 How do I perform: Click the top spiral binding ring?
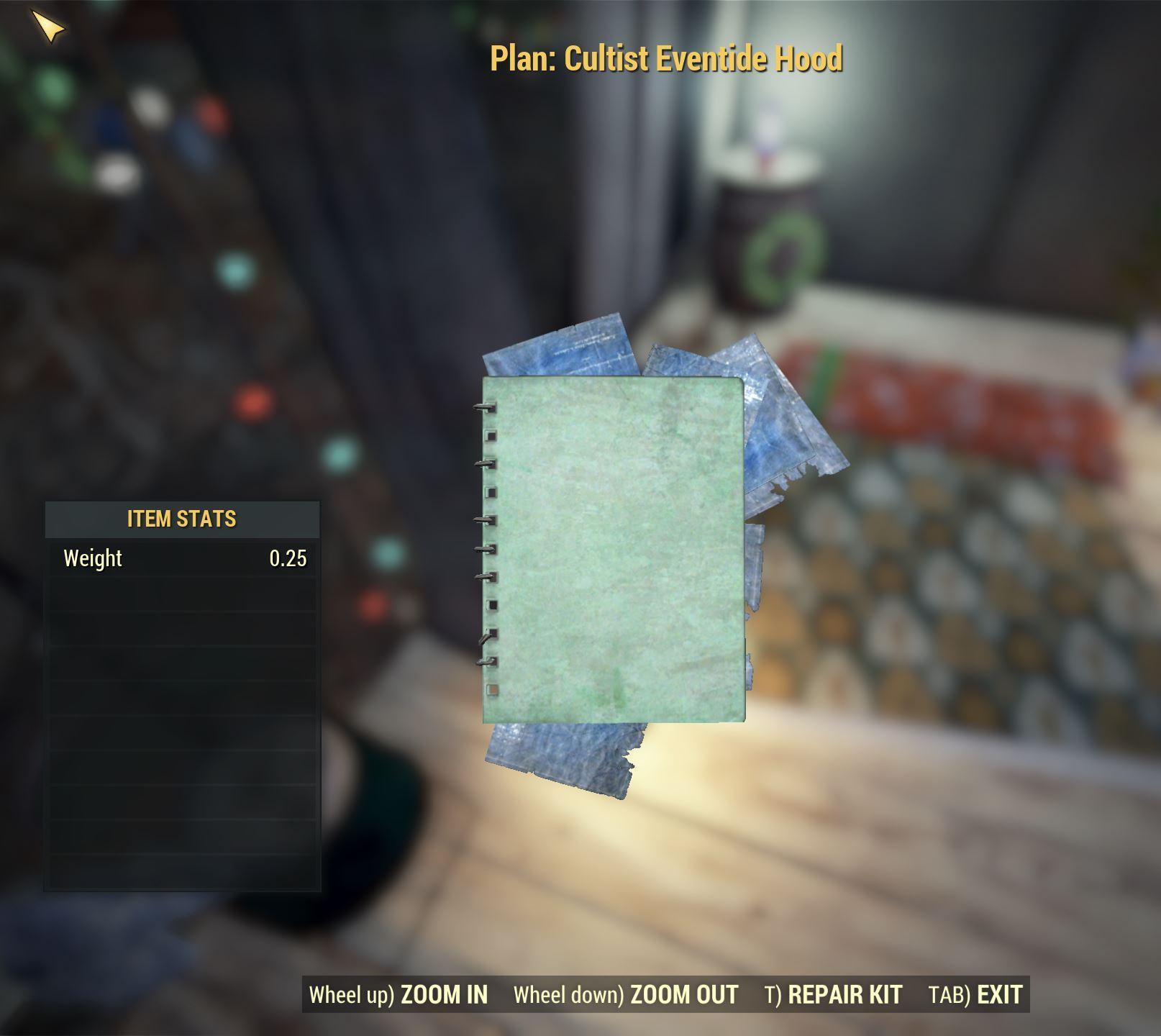click(486, 406)
